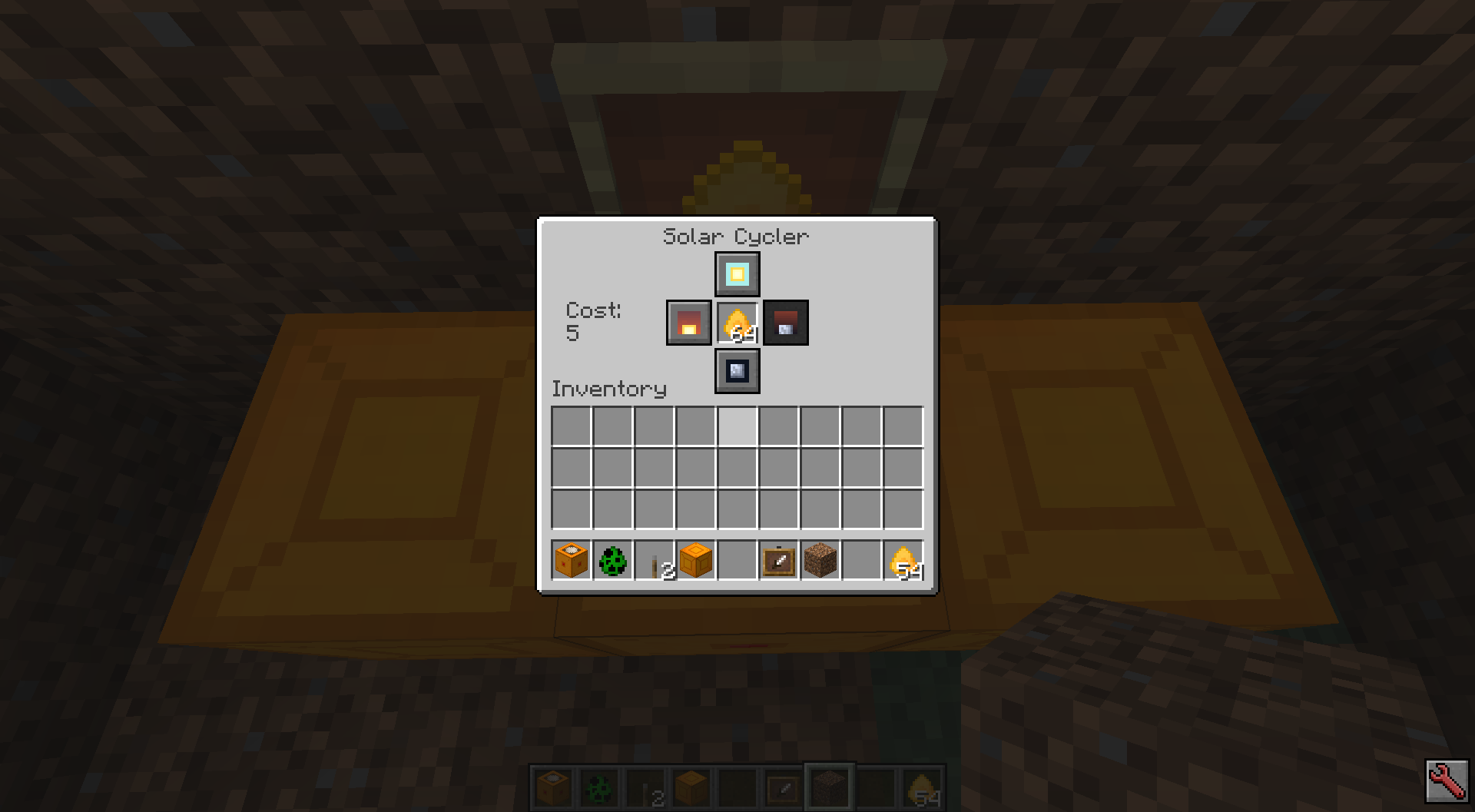
Task: Click the Solar Cycler title text
Action: coord(736,237)
